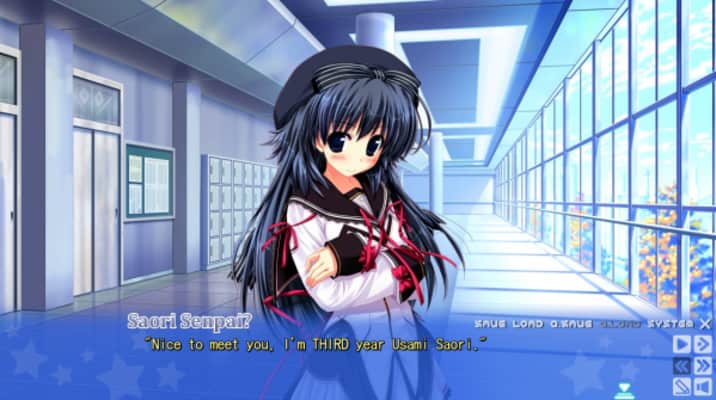Click the pencil icon button

click(x=683, y=387)
